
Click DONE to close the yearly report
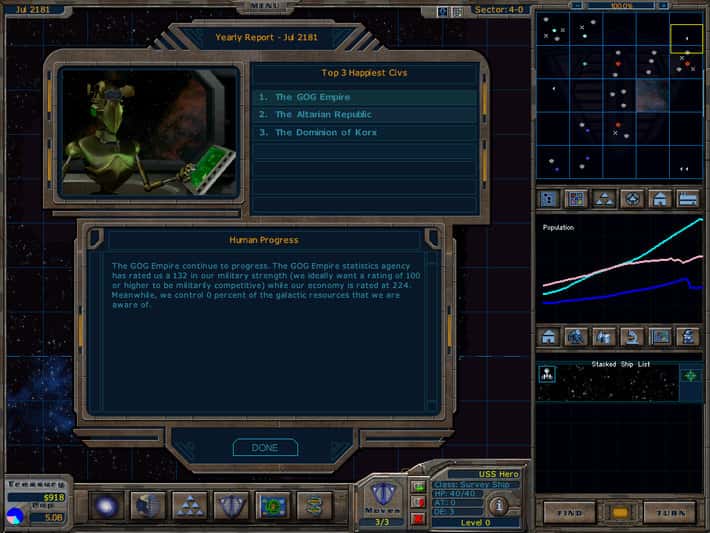(x=265, y=448)
